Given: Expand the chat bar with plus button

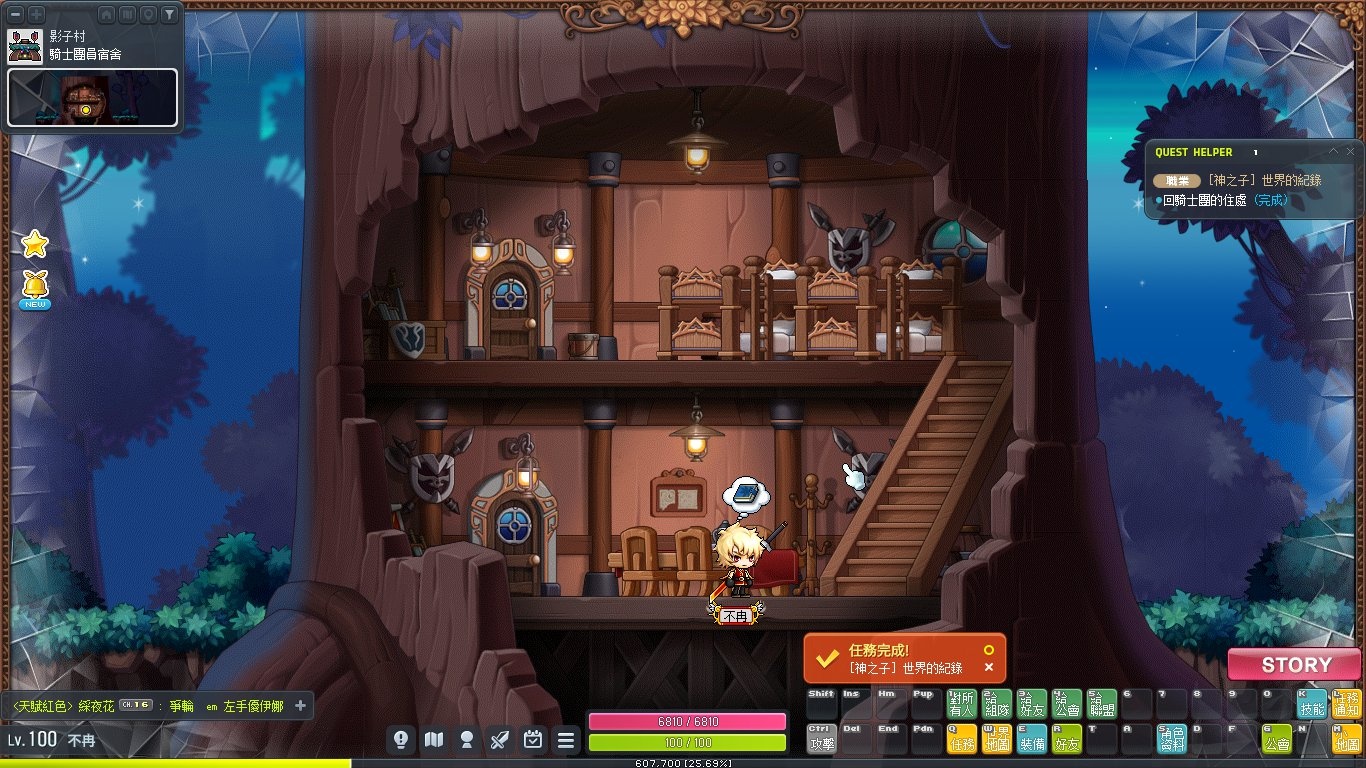Looking at the screenshot, I should point(300,706).
